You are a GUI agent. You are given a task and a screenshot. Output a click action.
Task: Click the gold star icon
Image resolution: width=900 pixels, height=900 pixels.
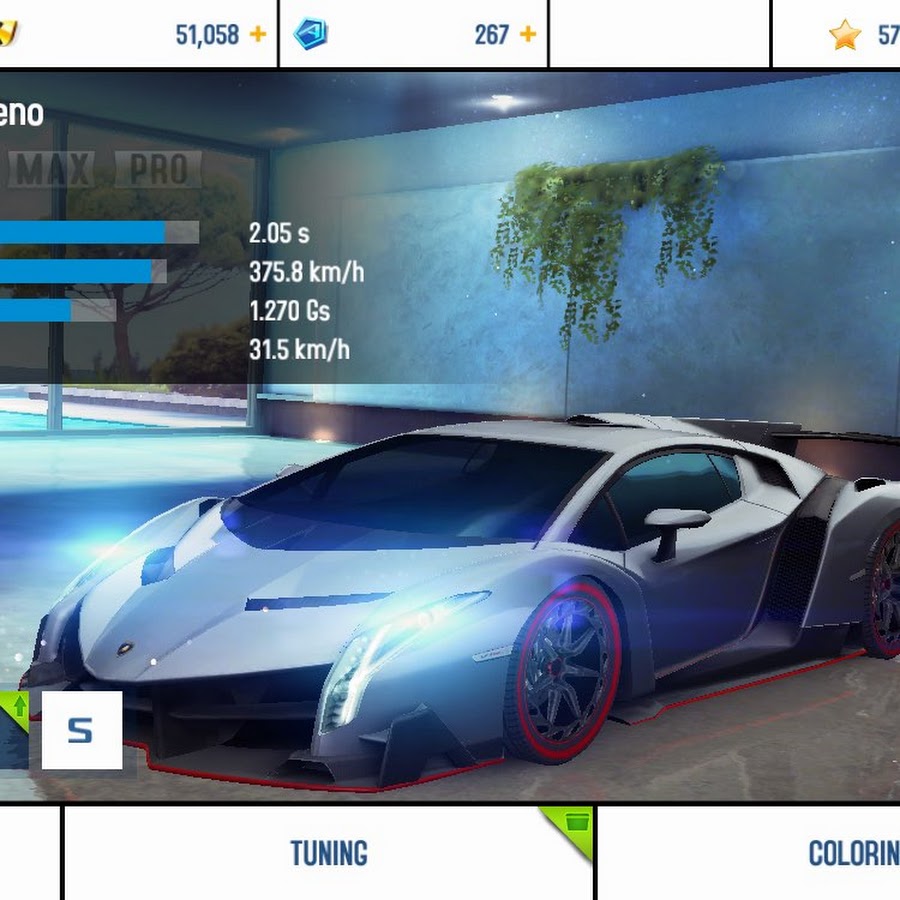[845, 35]
